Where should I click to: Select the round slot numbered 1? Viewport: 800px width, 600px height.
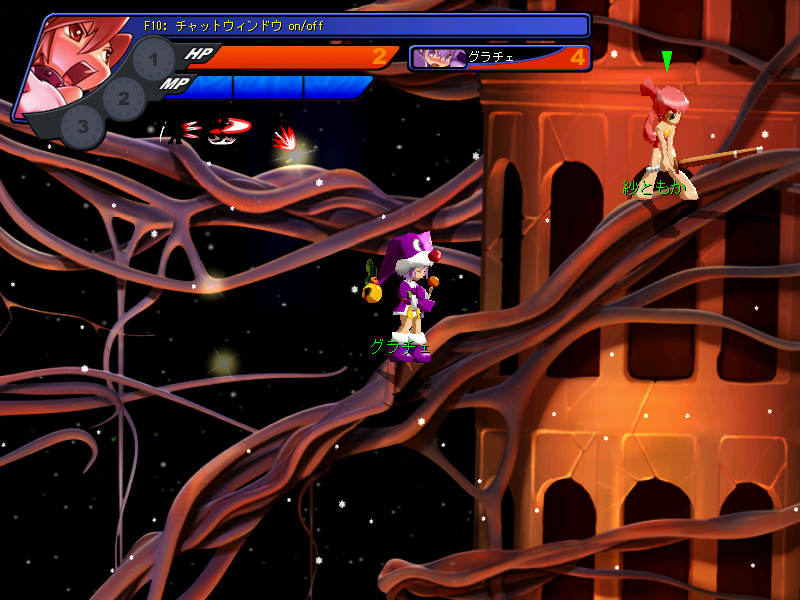pos(153,61)
